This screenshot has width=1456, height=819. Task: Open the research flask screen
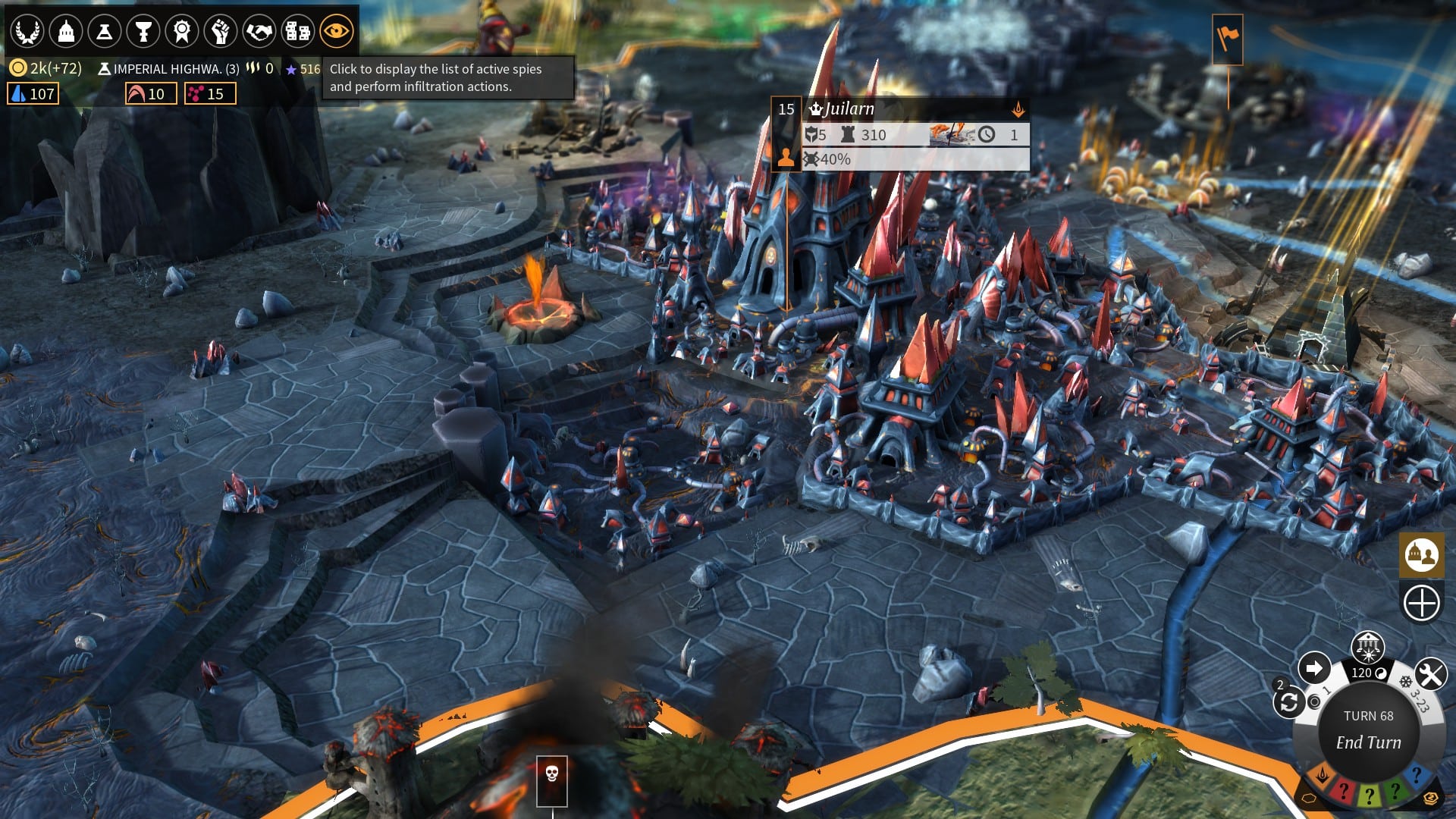click(105, 32)
